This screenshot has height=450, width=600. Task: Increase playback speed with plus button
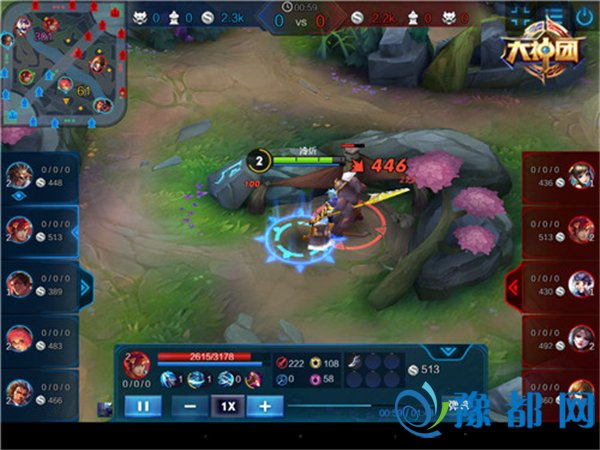265,406
